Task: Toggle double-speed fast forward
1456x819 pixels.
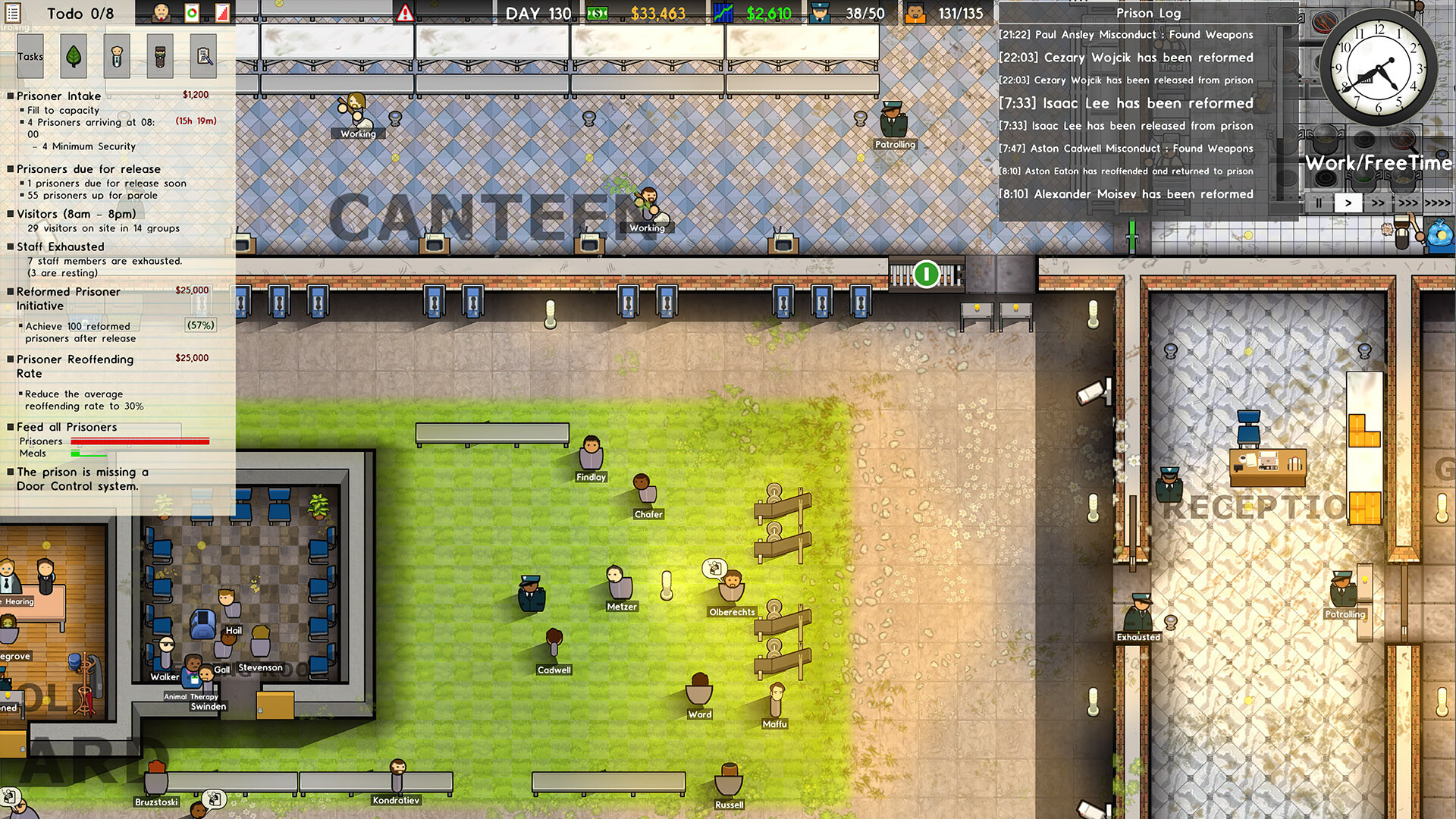Action: tap(1379, 203)
